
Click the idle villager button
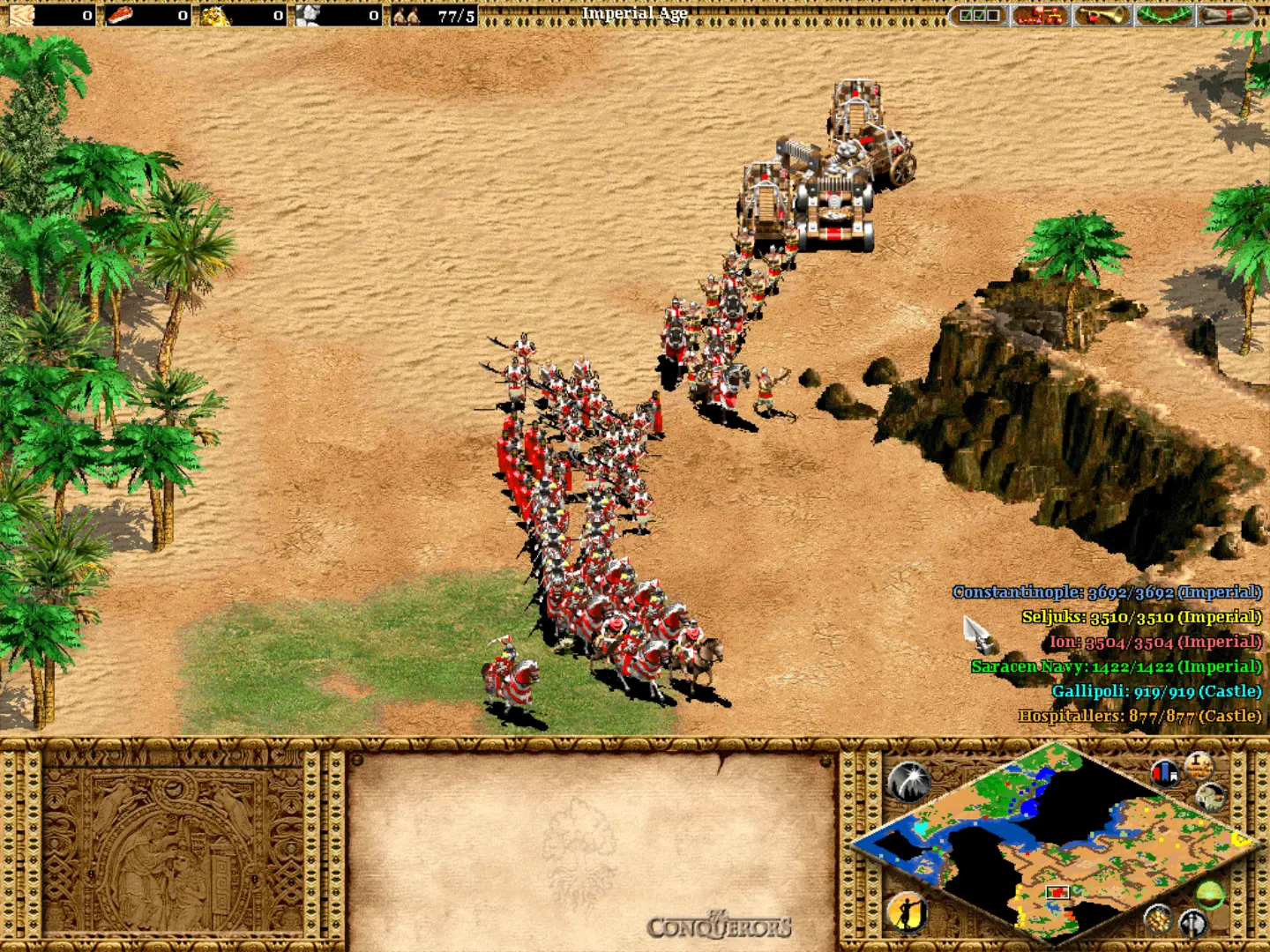[908, 912]
